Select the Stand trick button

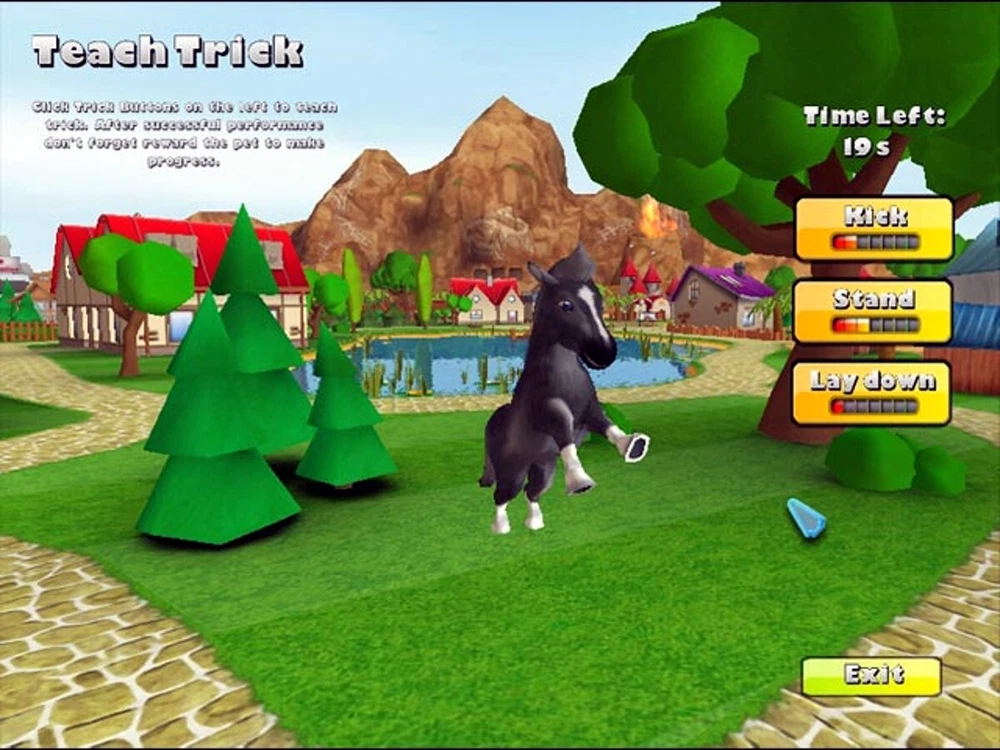pos(873,311)
